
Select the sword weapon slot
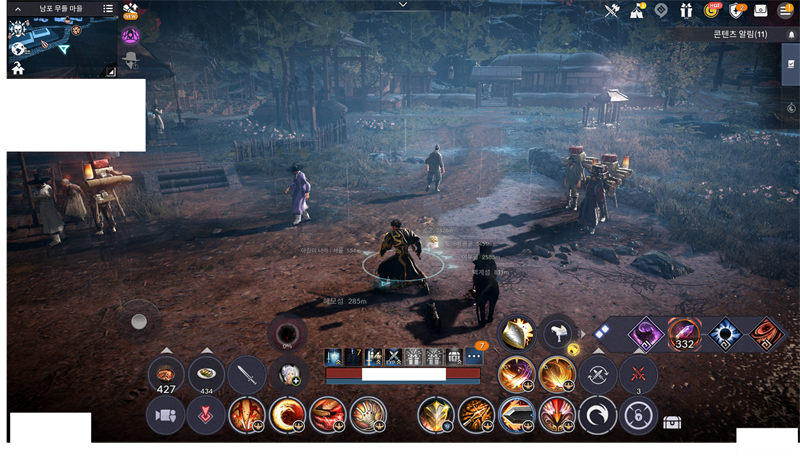tap(247, 375)
